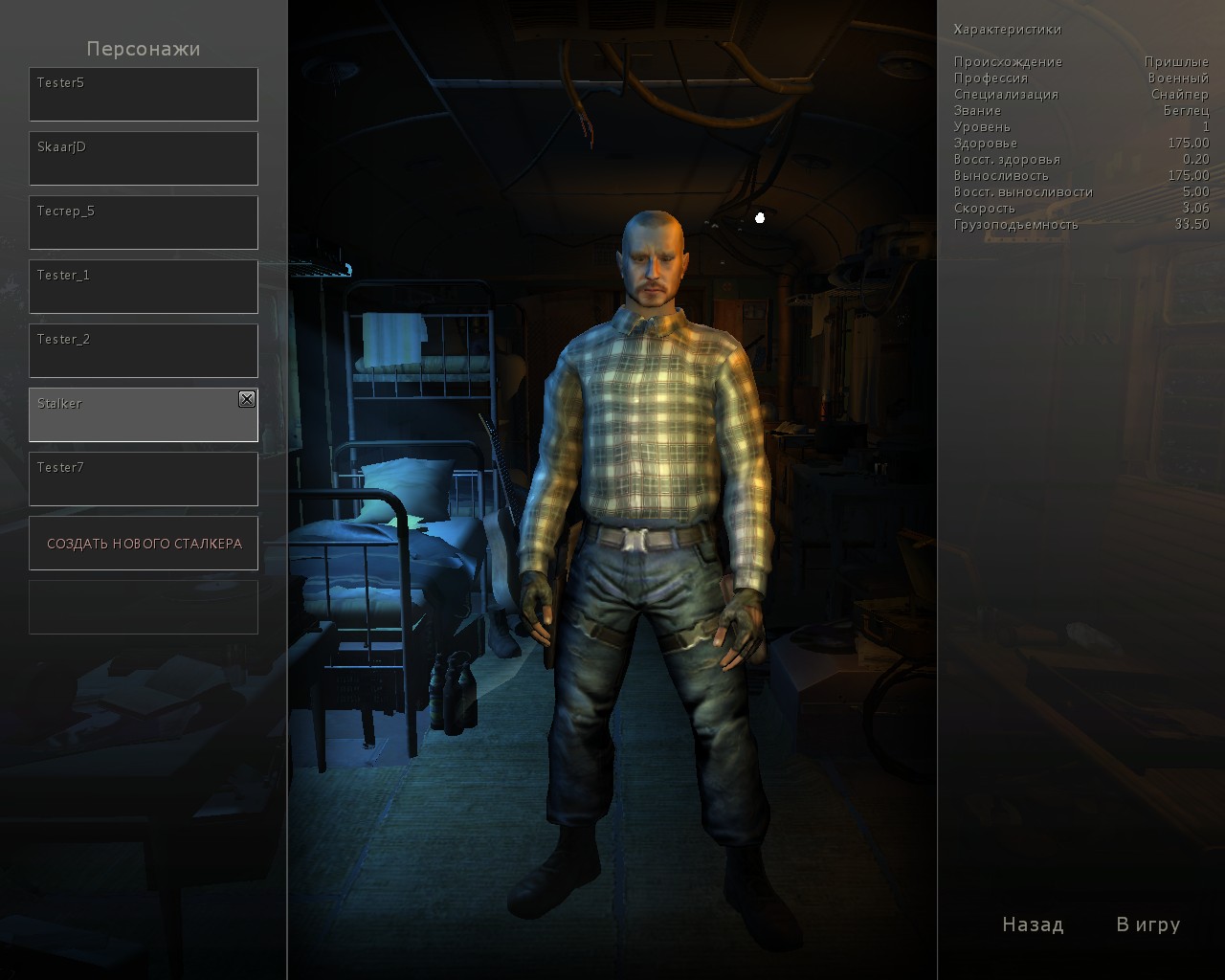
Task: Go back with the Назад button
Action: point(1033,924)
